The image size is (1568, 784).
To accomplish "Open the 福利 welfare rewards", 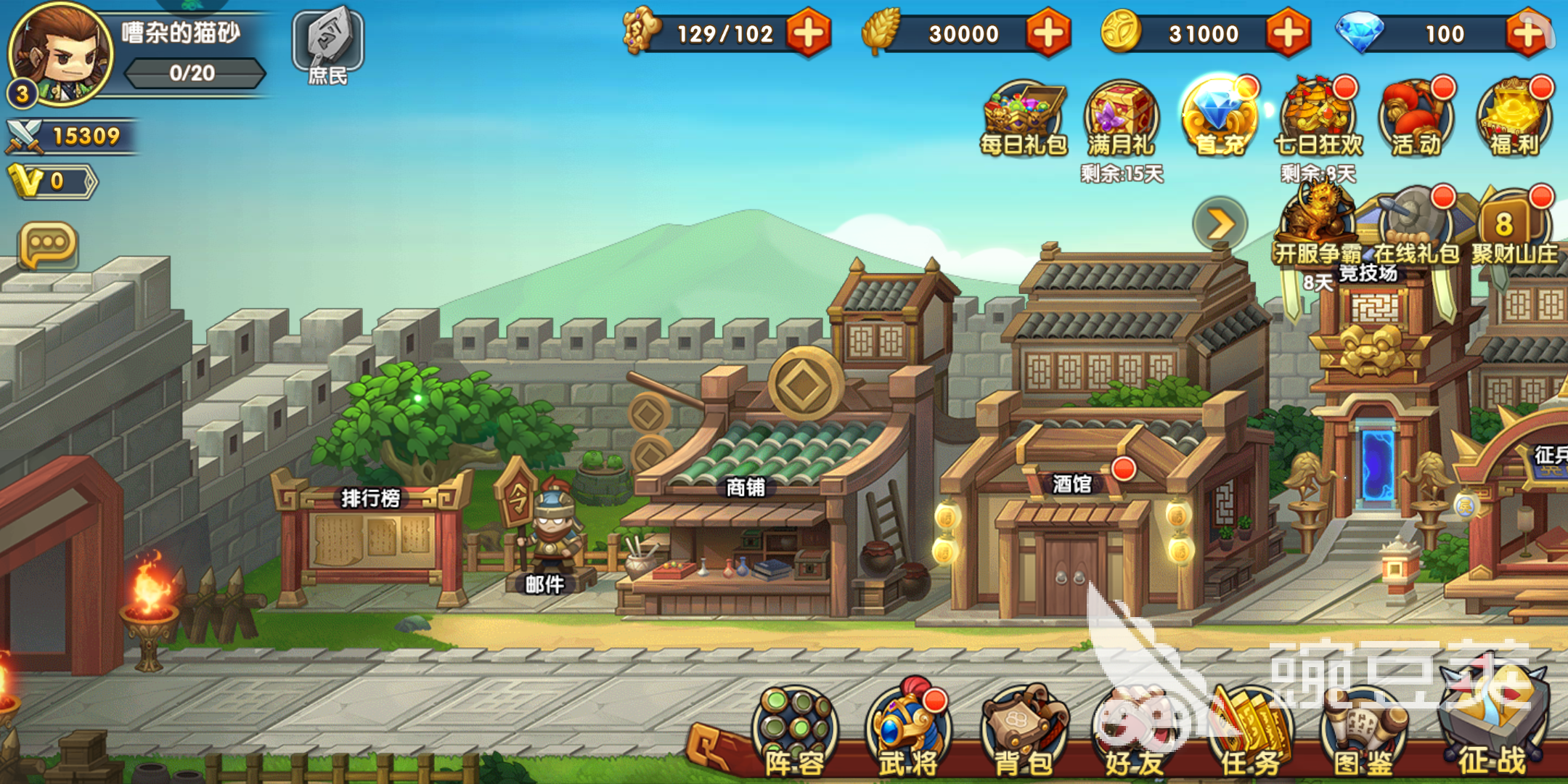I will tap(1514, 119).
